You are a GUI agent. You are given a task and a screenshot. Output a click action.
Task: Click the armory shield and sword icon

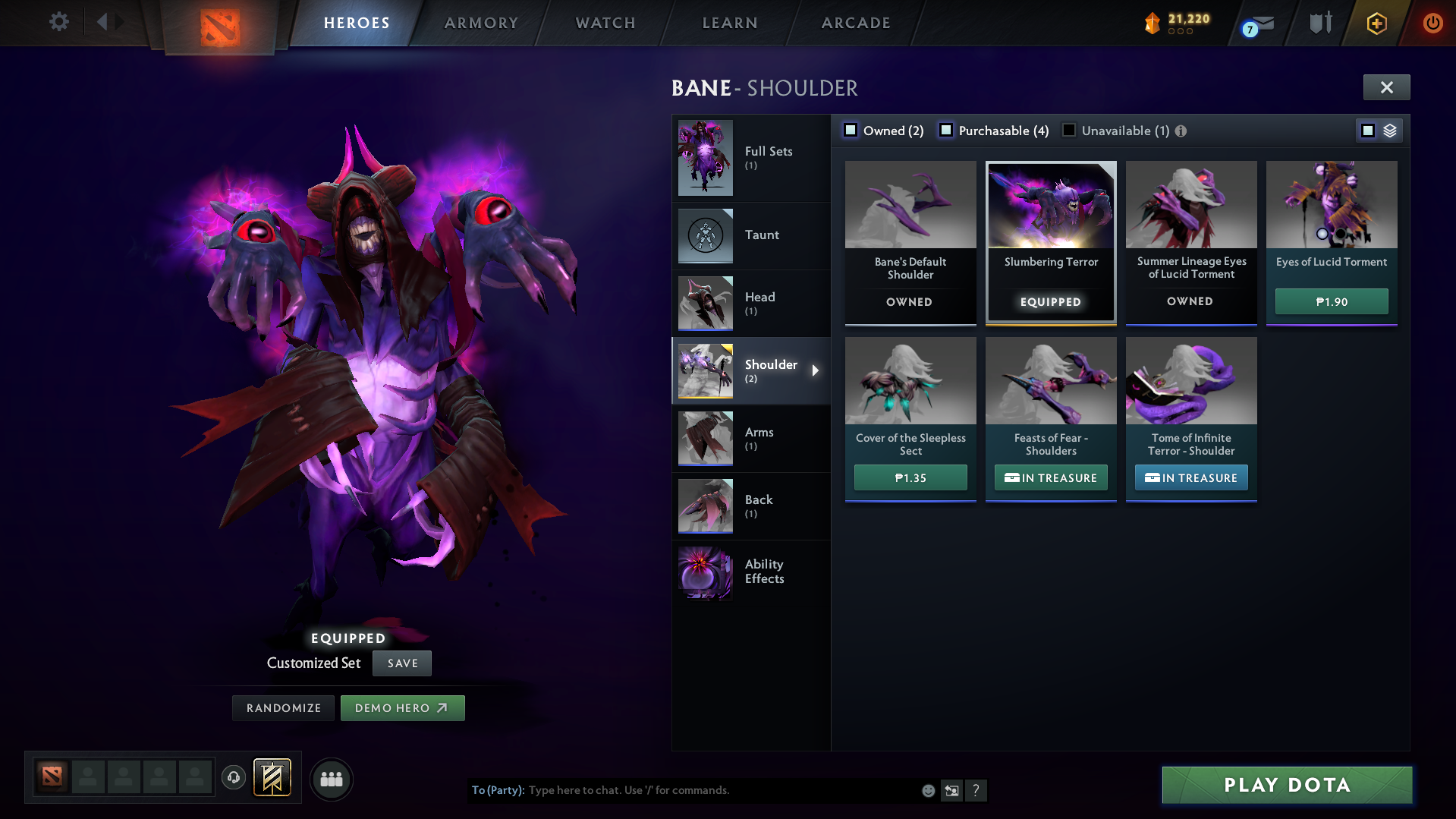(x=1319, y=23)
